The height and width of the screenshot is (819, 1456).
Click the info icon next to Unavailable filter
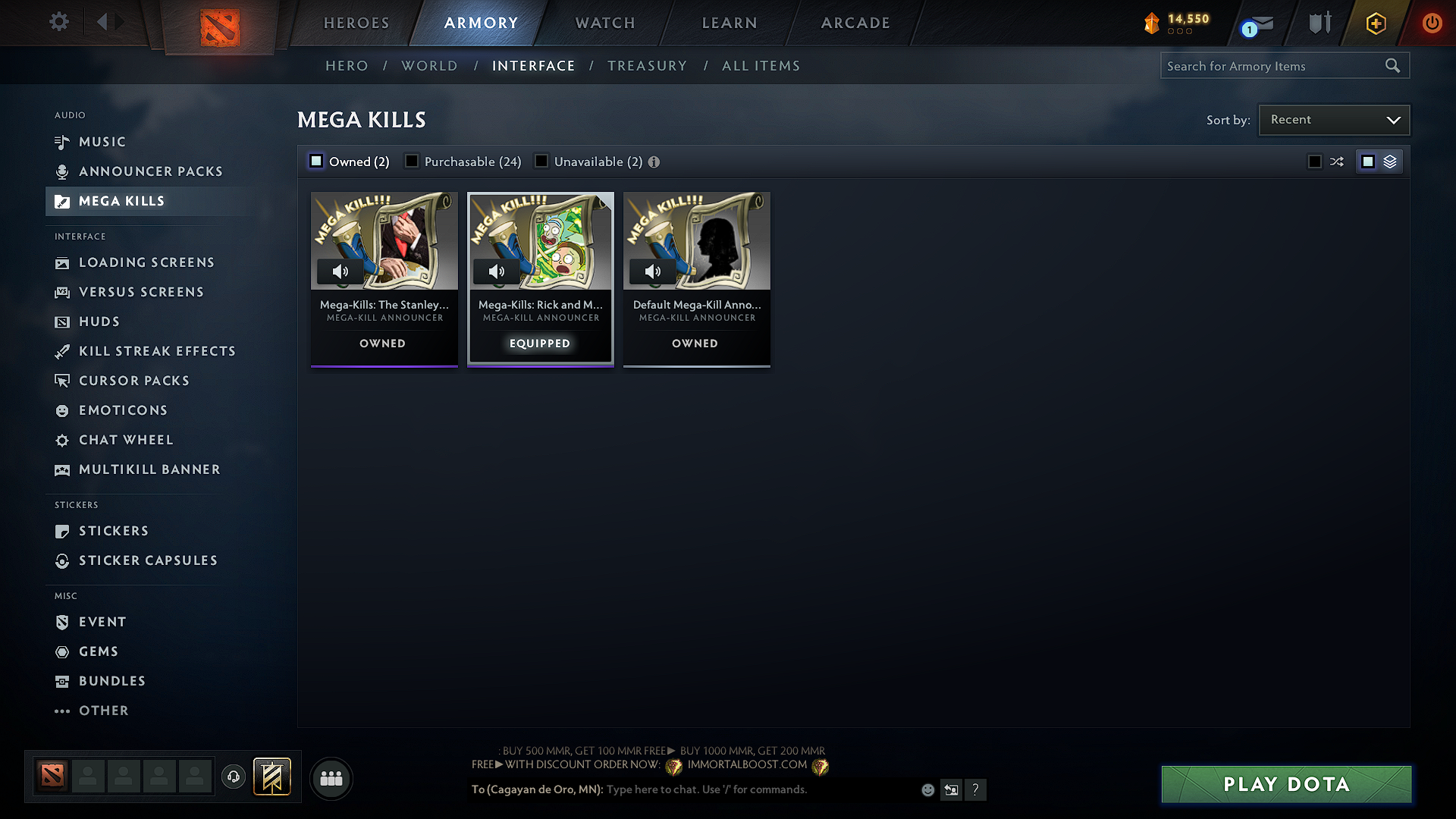(654, 162)
